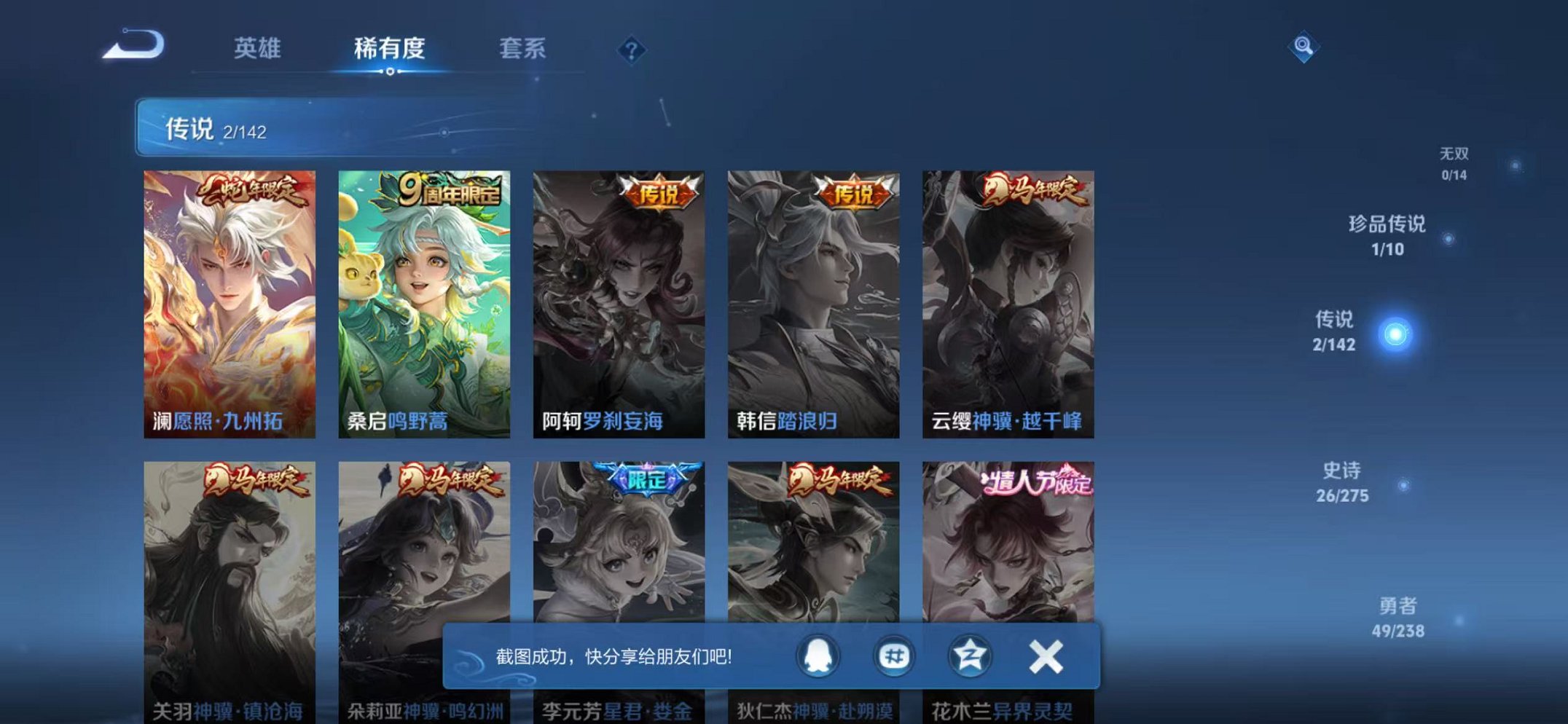The height and width of the screenshot is (724, 1568).
Task: Share screenshot via the Z app icon
Action: click(x=970, y=656)
